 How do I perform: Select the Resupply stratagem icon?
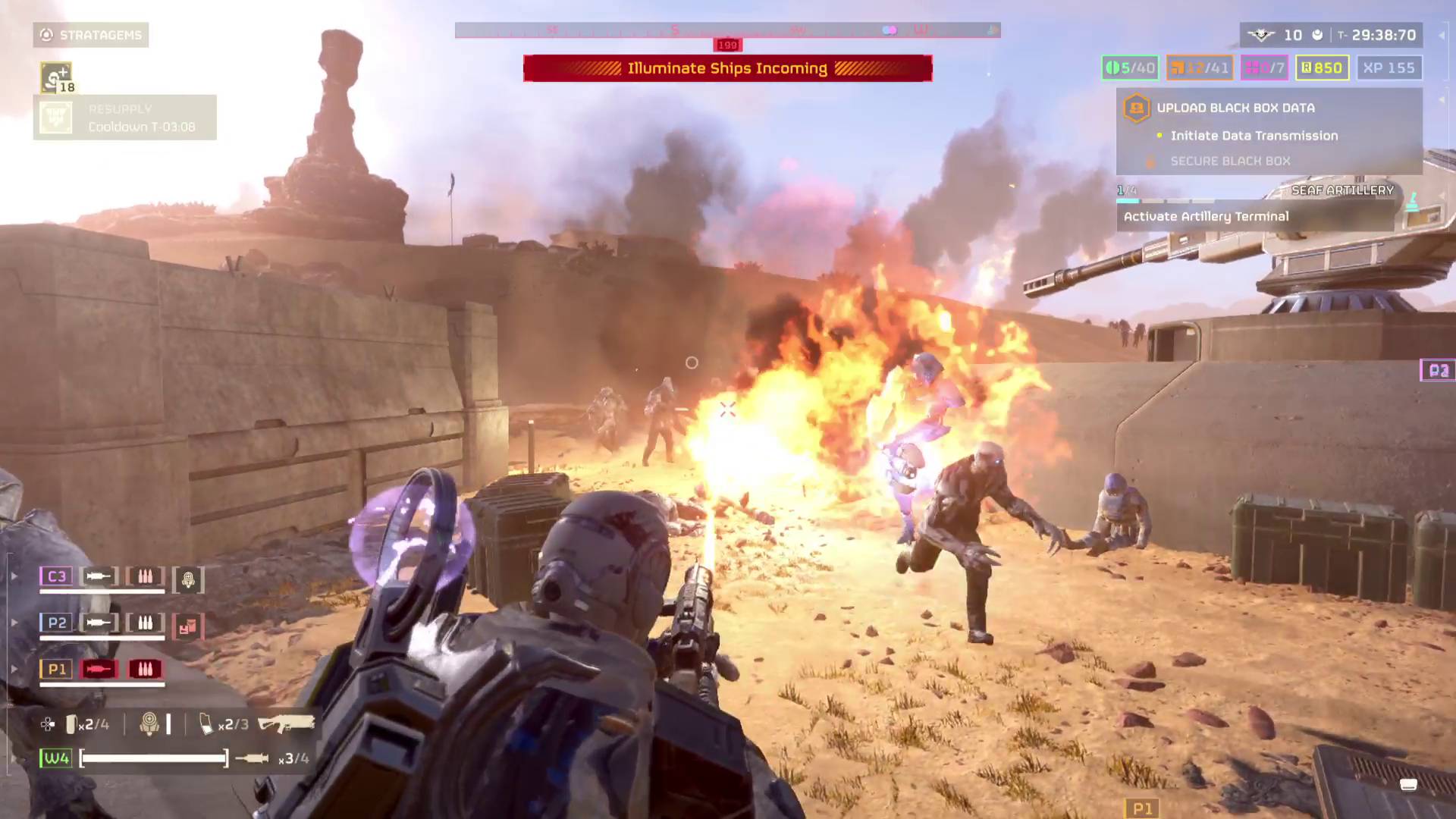(54, 117)
